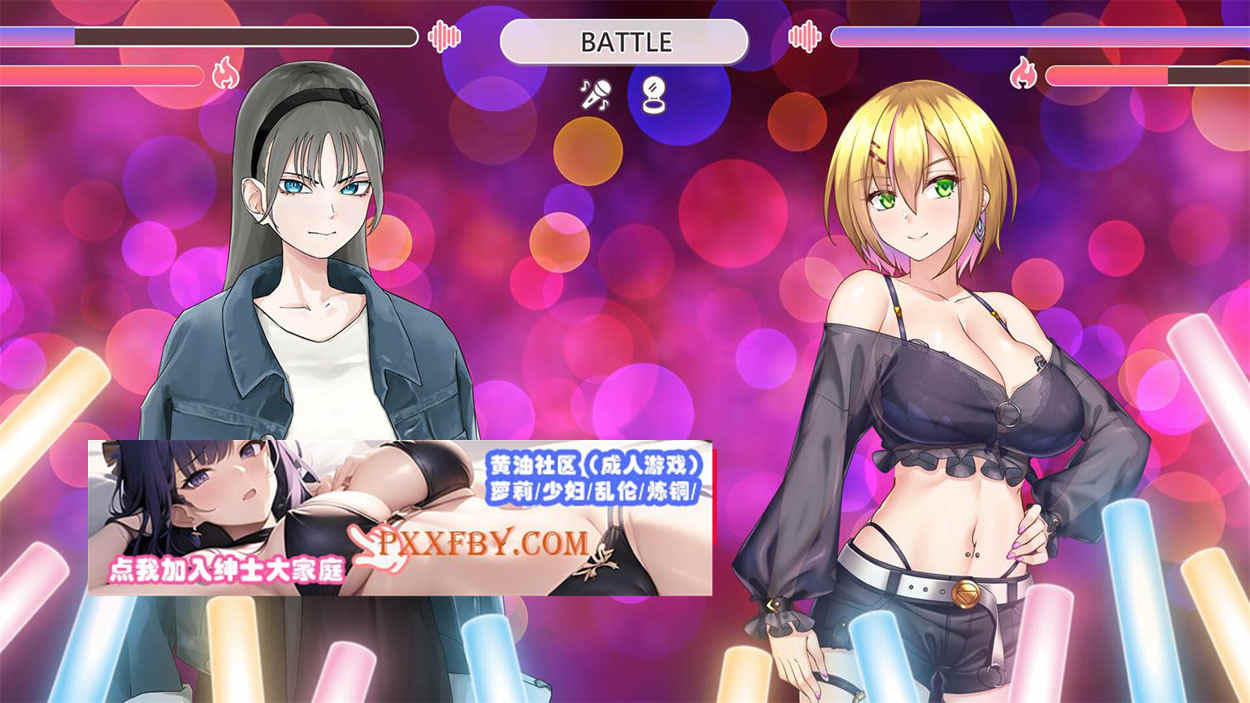Screen dimensions: 1250x703
Task: Select the round compact mirror icon
Action: (653, 95)
